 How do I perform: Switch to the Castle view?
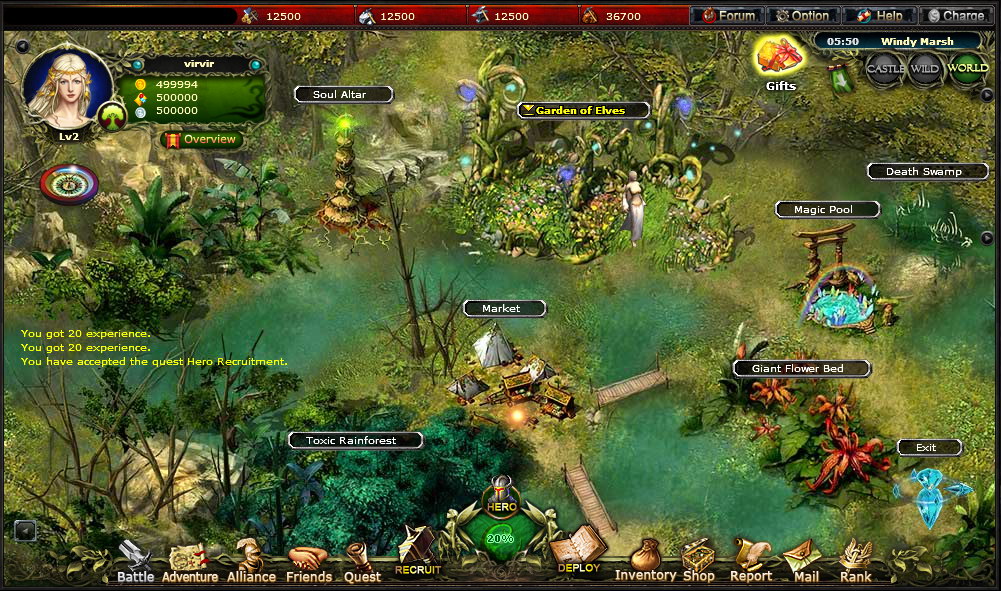(x=885, y=69)
